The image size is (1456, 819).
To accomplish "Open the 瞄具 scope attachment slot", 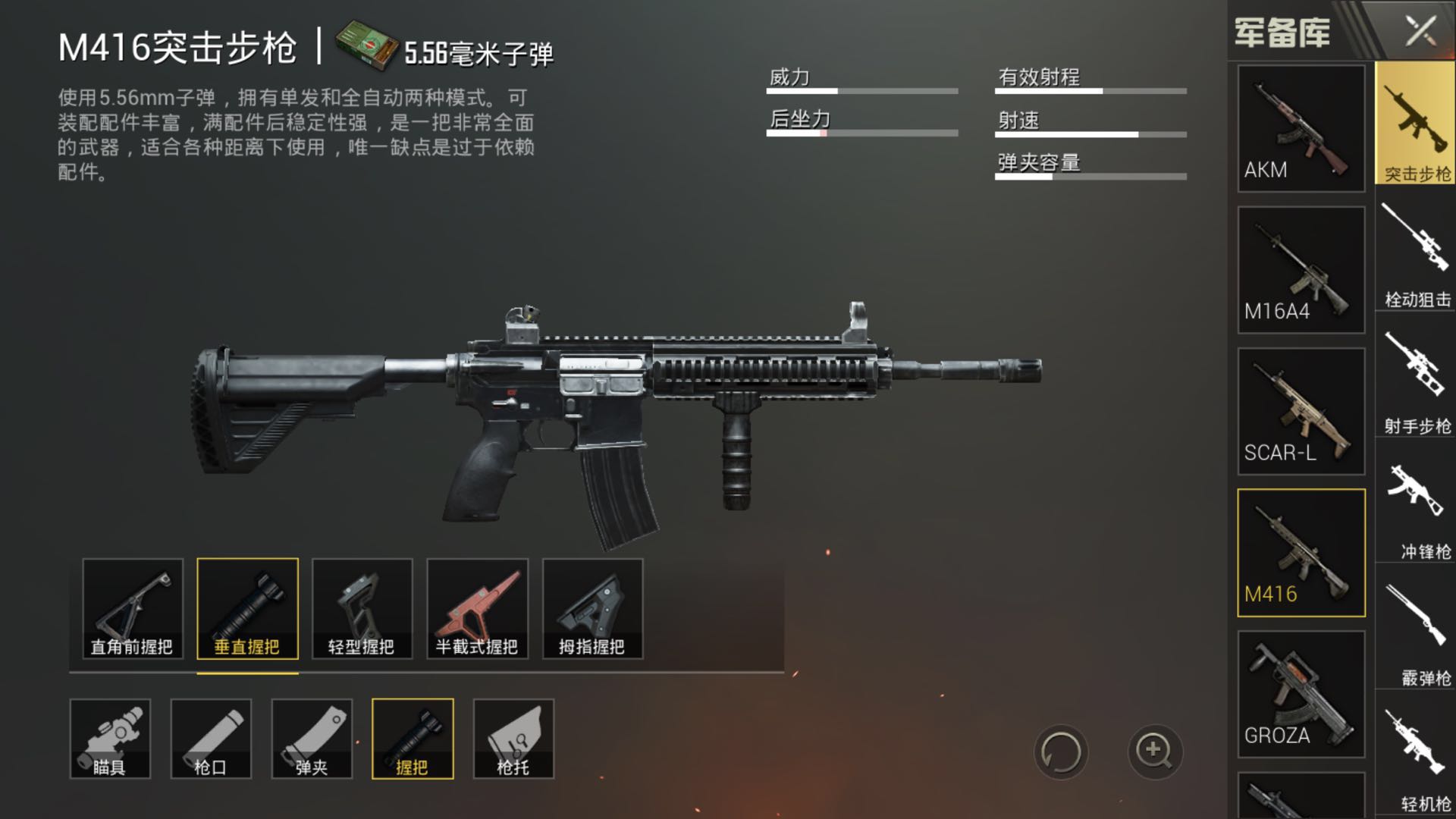I will tap(110, 739).
